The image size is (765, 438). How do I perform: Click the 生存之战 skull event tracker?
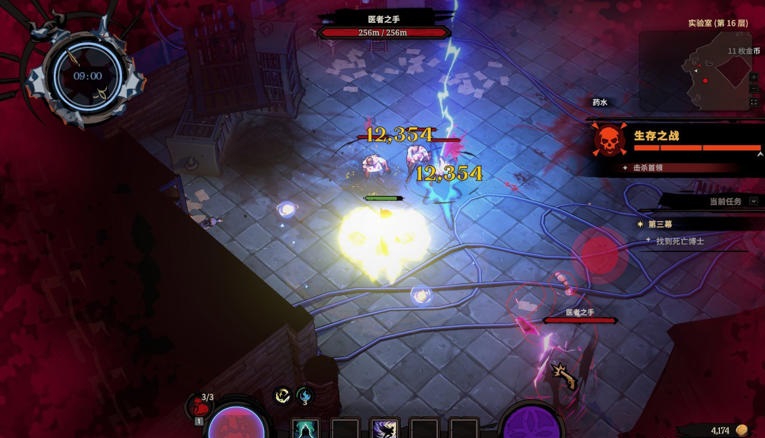click(608, 141)
